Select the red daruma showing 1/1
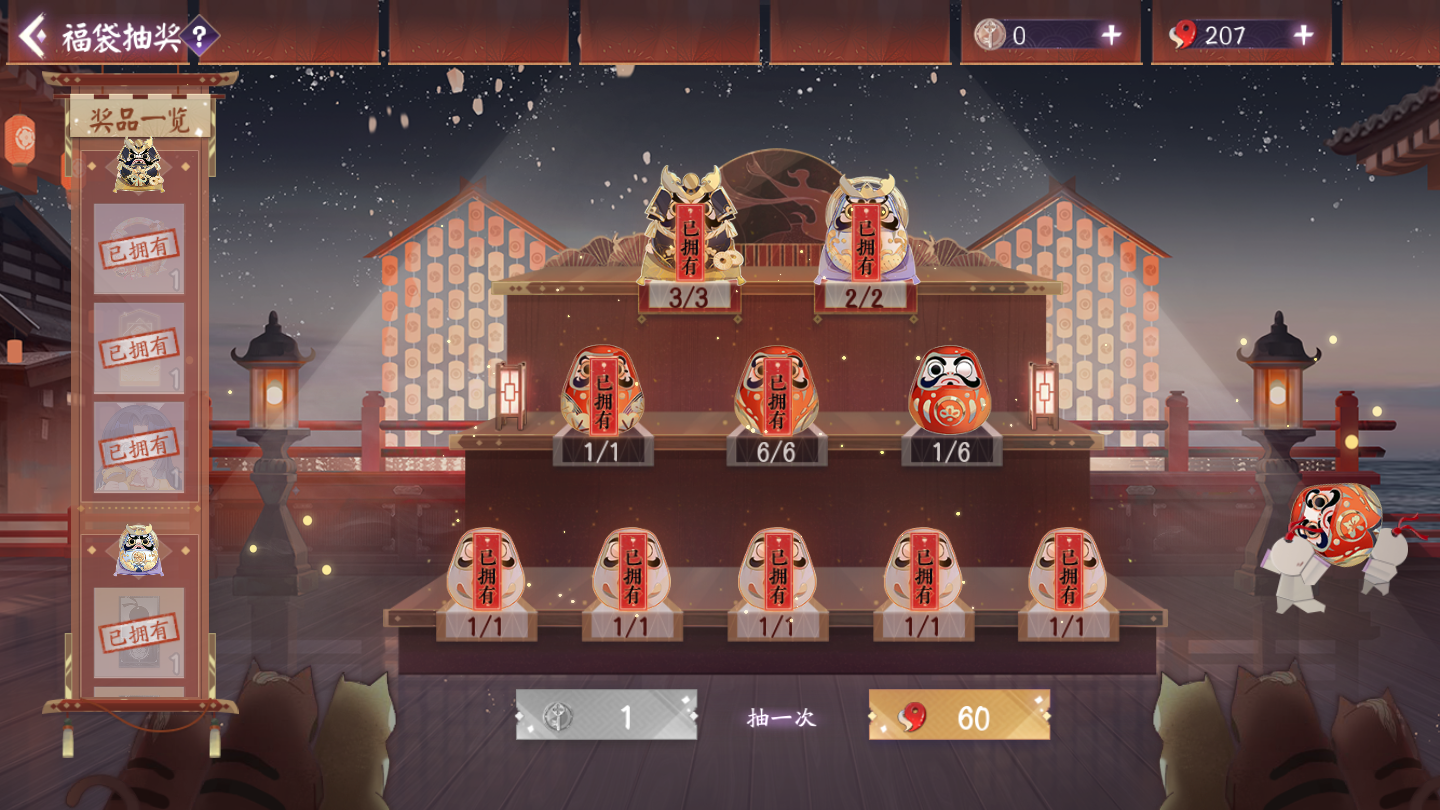Image resolution: width=1440 pixels, height=810 pixels. point(603,391)
